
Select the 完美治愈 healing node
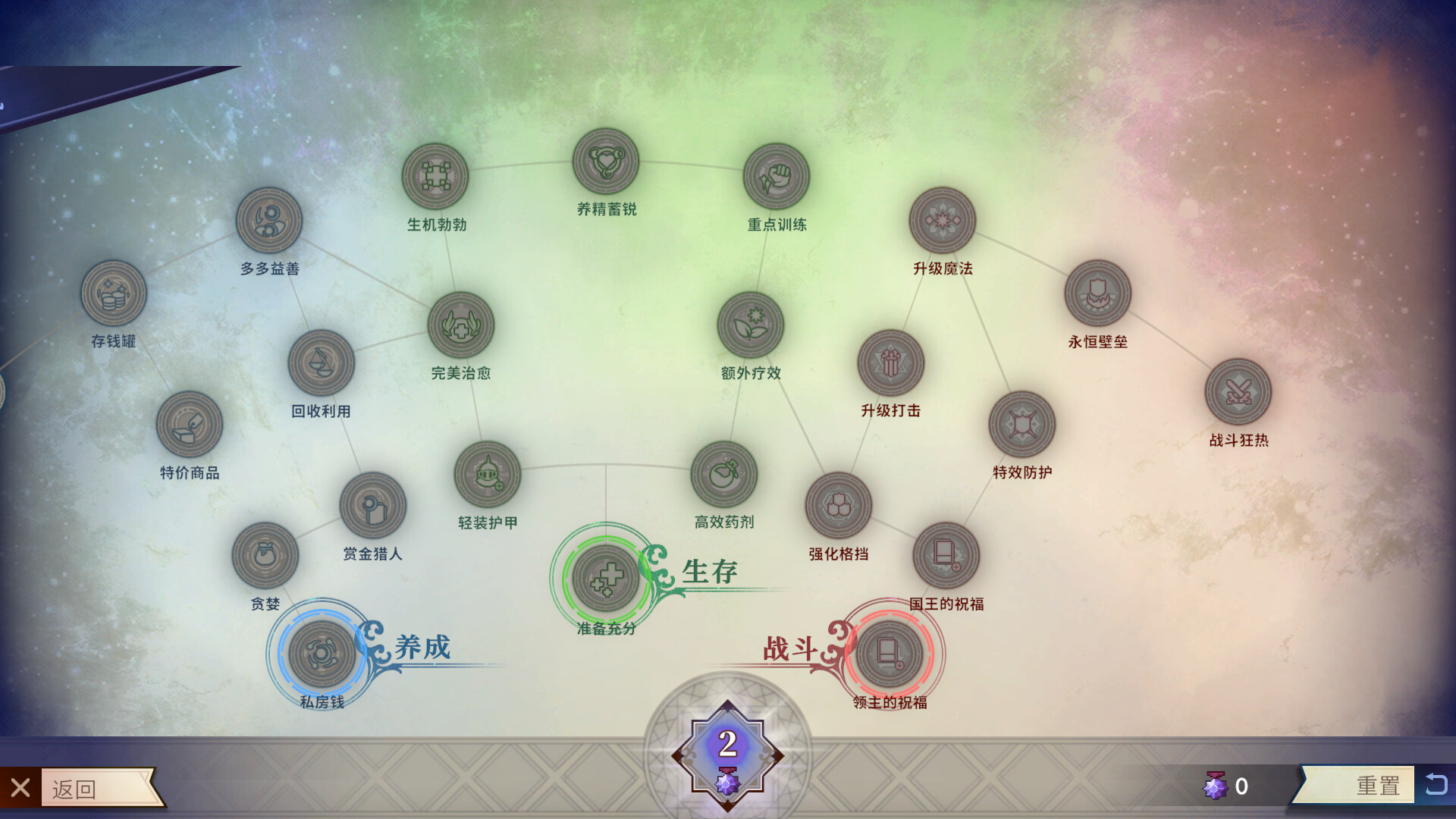click(x=461, y=325)
